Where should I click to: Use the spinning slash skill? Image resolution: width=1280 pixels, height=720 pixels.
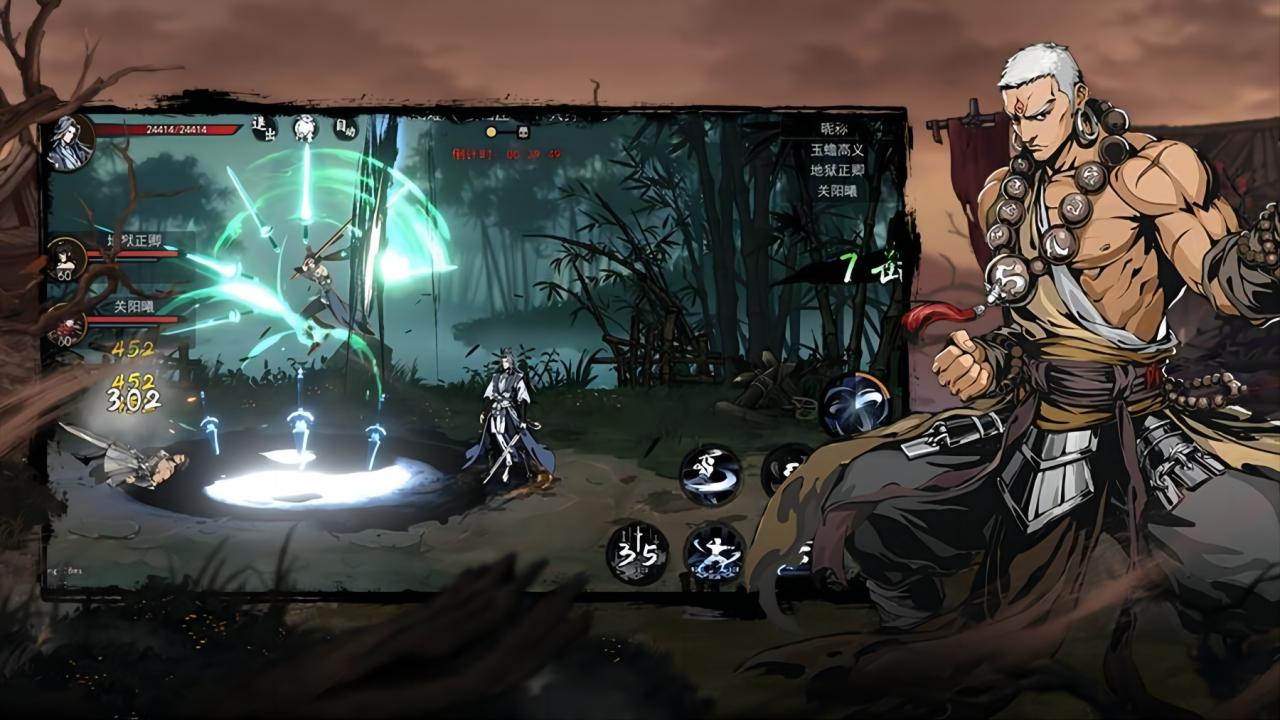pos(711,474)
